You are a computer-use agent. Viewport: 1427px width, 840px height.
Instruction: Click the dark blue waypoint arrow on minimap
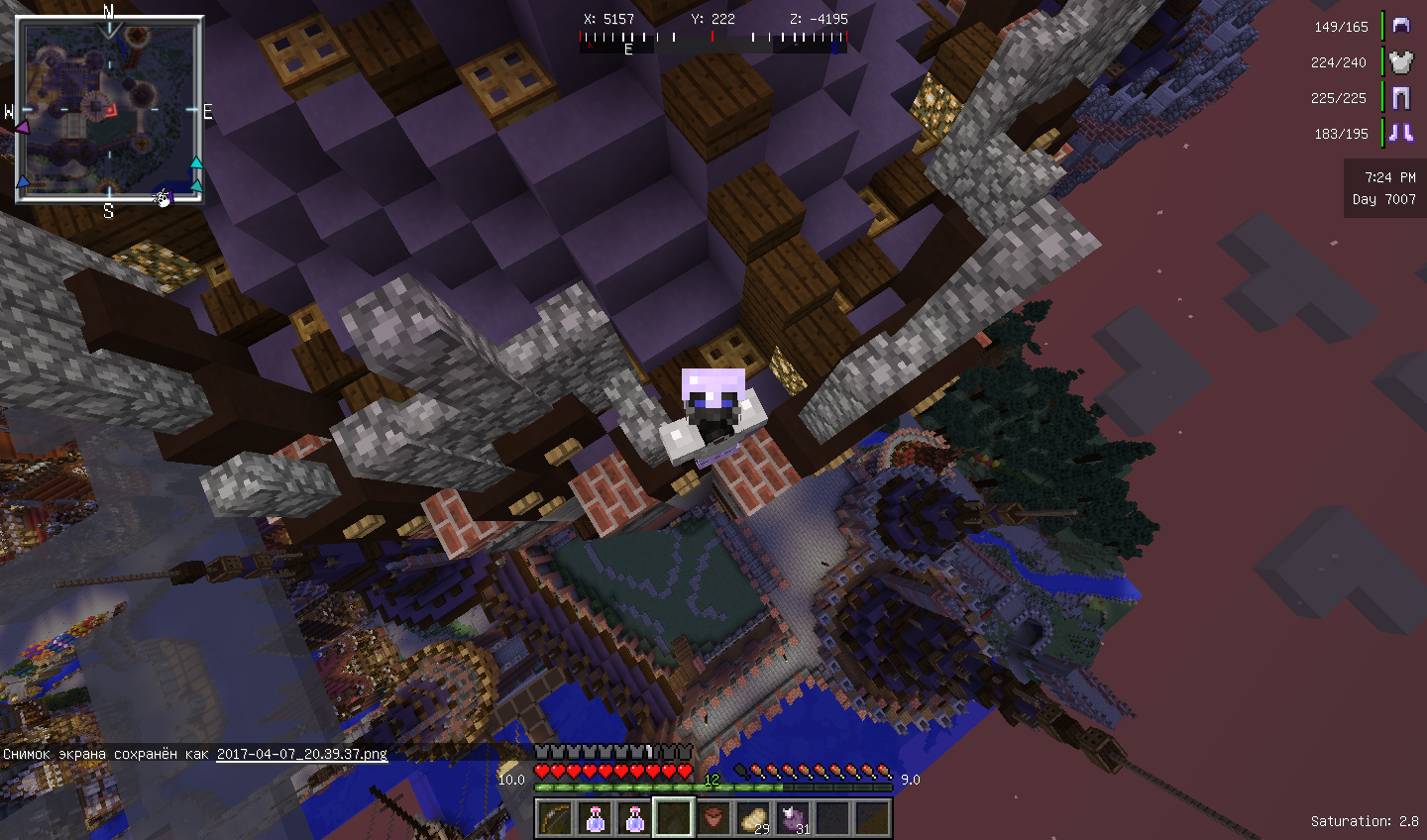(23, 182)
